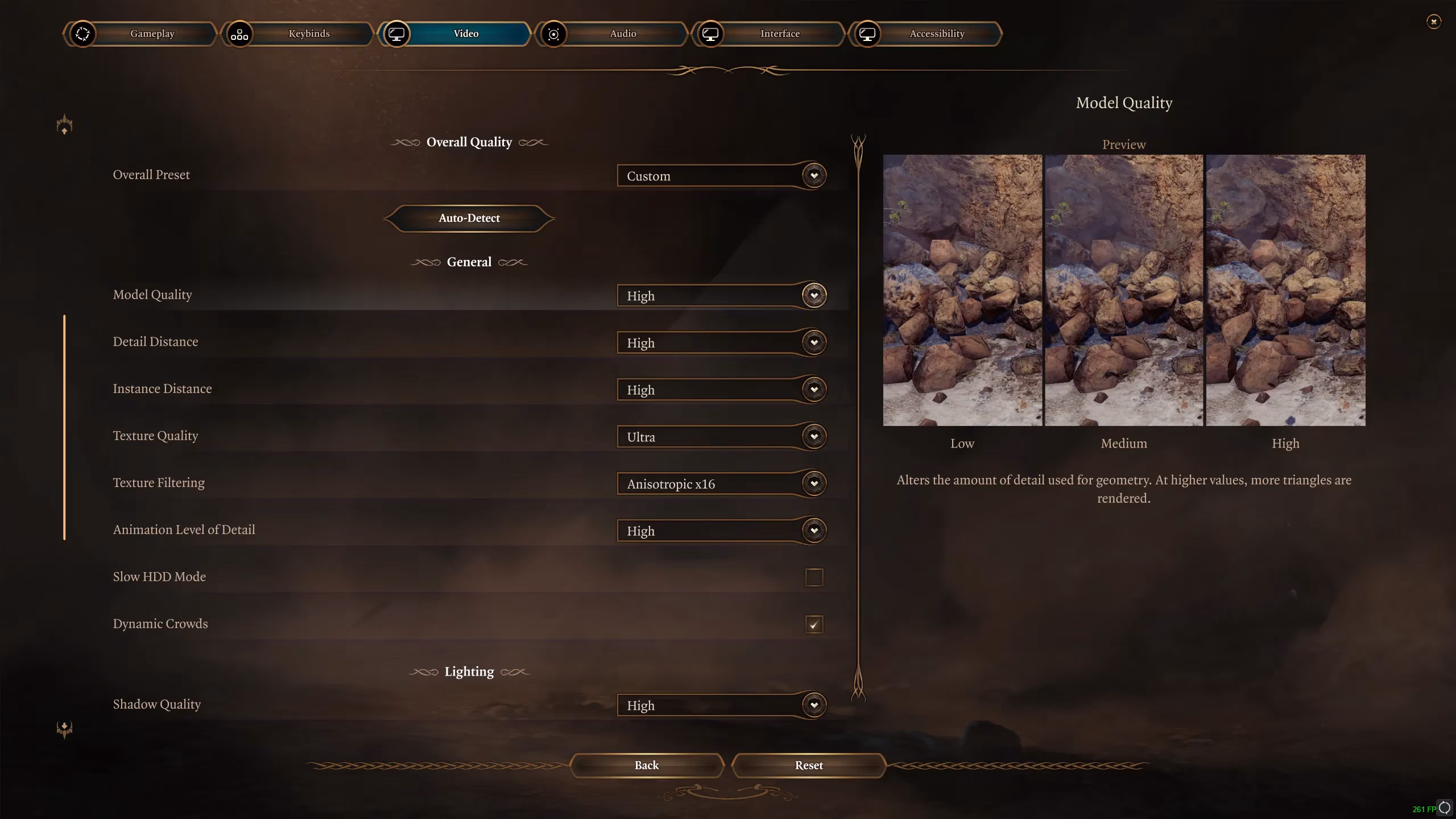This screenshot has height=819, width=1456.
Task: Click the Keybinds controller icon
Action: [x=239, y=34]
